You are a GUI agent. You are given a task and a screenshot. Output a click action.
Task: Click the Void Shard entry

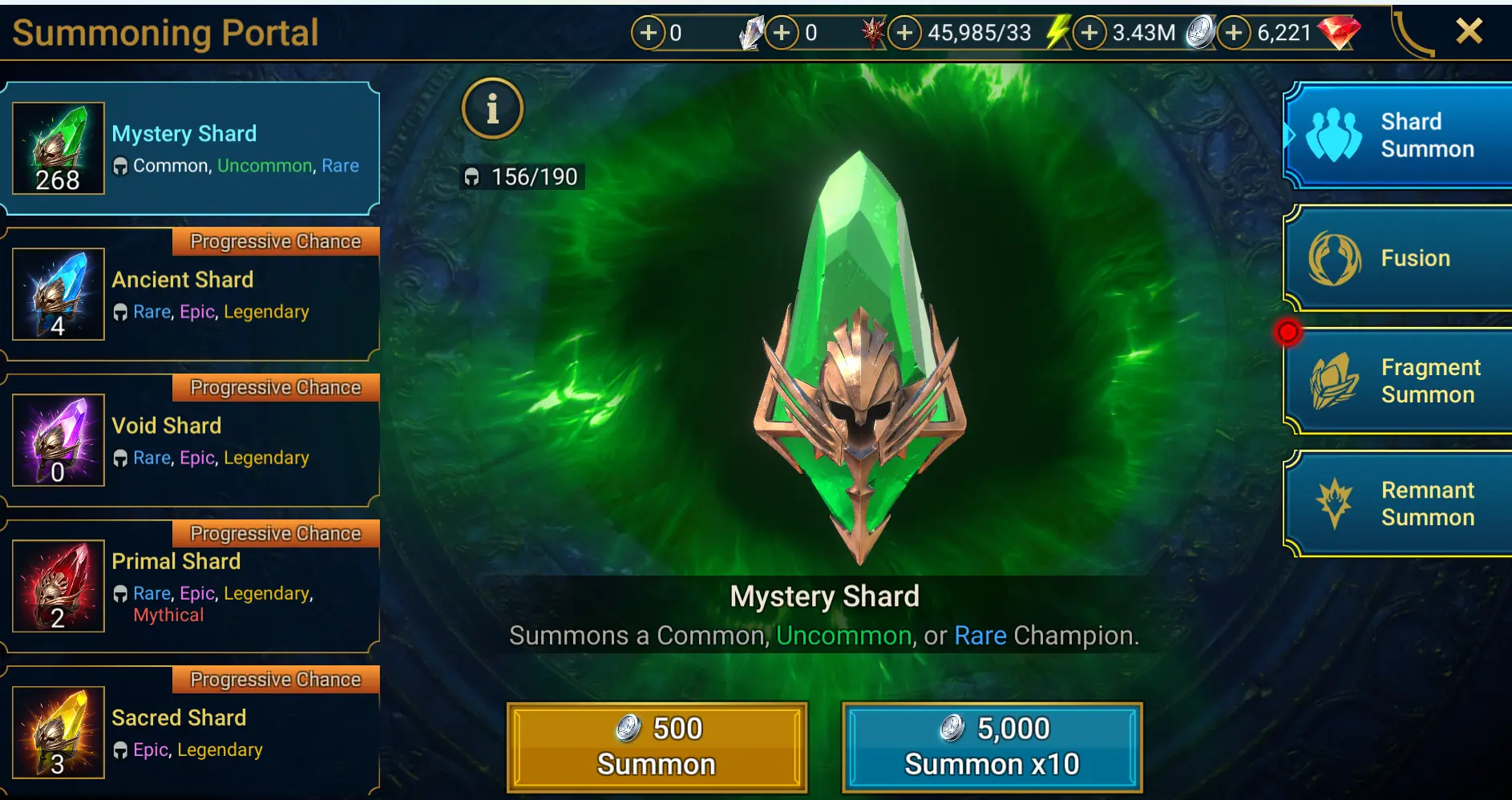coord(191,439)
